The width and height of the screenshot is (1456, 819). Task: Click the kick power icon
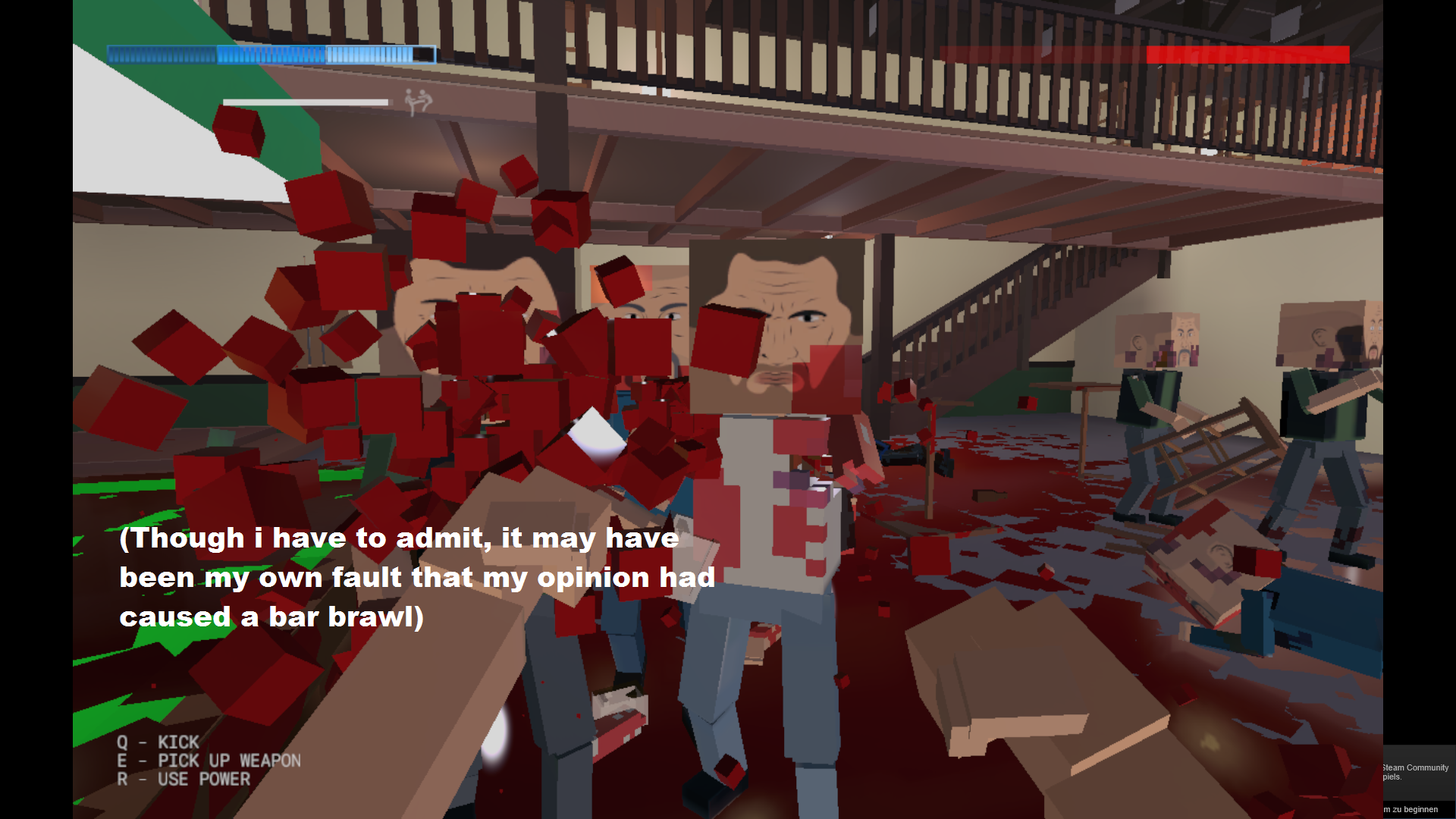coord(418,102)
